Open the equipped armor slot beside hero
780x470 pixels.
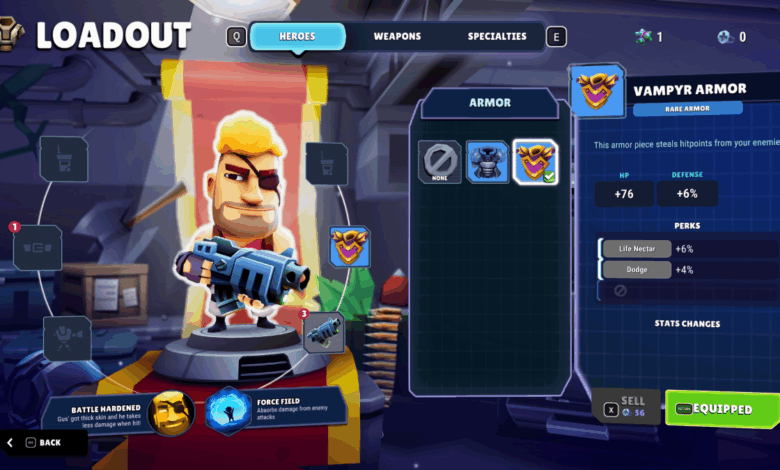pos(350,246)
